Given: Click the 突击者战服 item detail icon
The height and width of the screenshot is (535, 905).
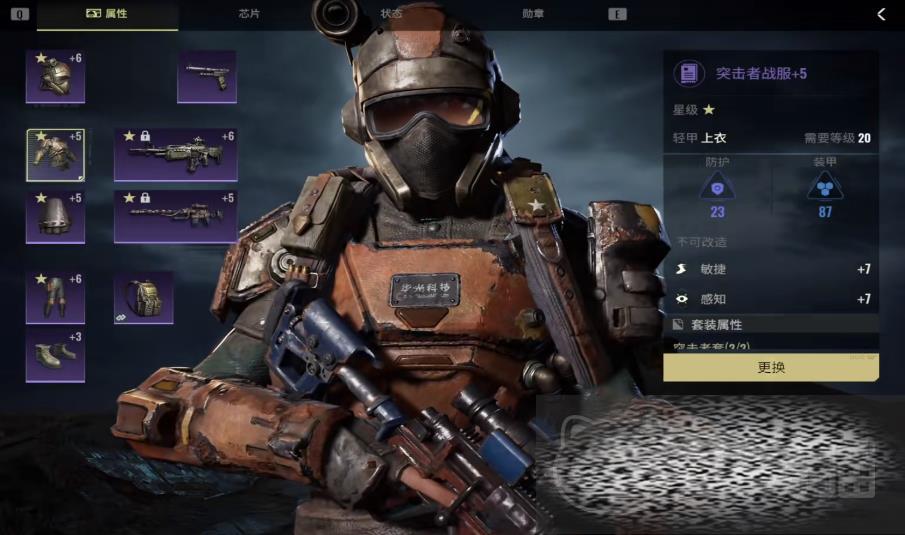Looking at the screenshot, I should [688, 73].
